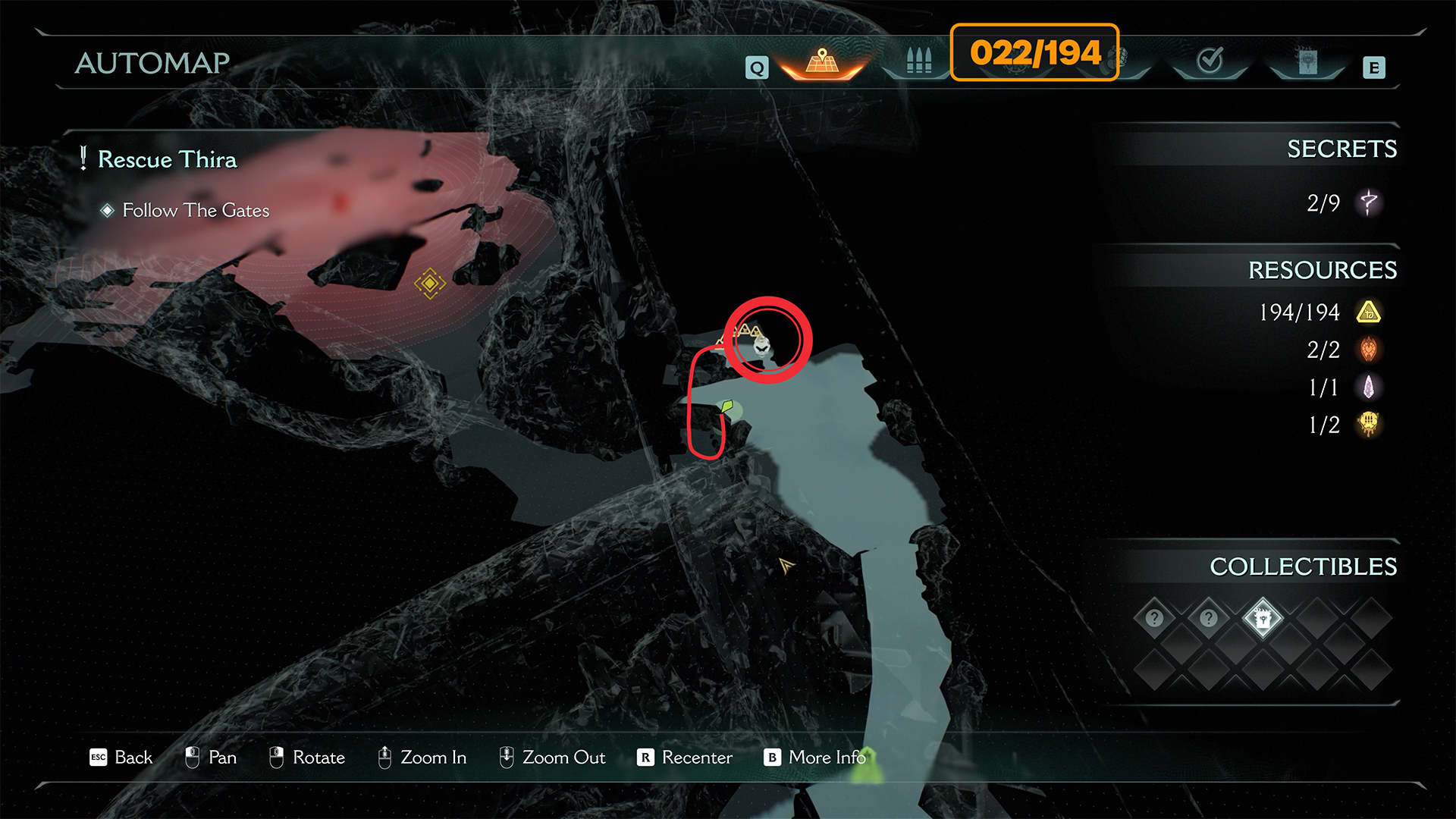1456x819 pixels.
Task: Select the highlighted codex collectible tile
Action: tap(1263, 619)
